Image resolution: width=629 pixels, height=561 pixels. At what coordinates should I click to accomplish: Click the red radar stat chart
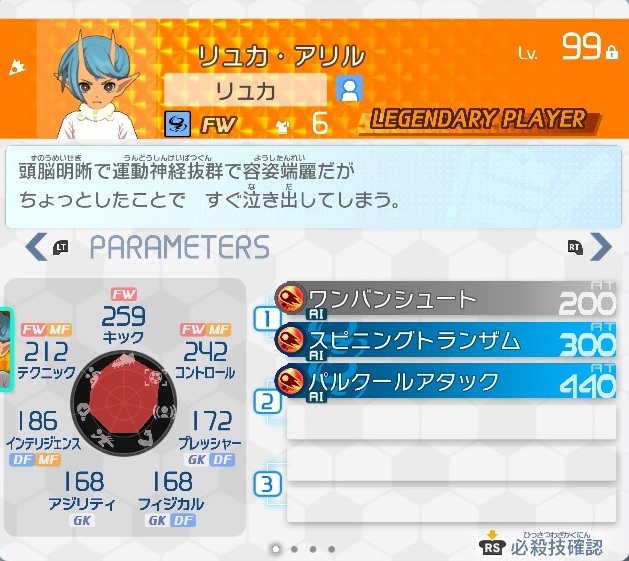(126, 405)
